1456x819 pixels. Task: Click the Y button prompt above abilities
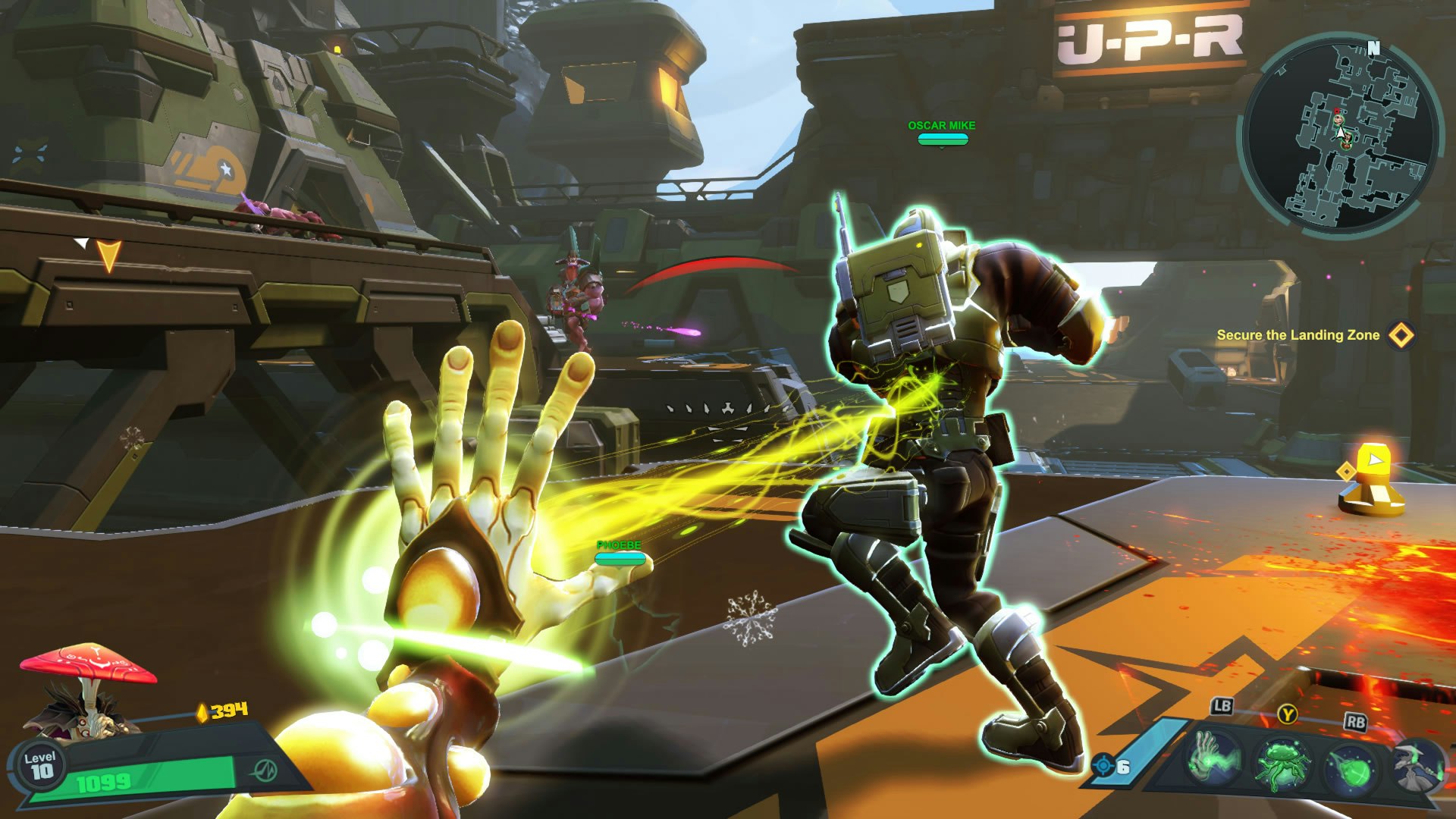pos(1288,716)
